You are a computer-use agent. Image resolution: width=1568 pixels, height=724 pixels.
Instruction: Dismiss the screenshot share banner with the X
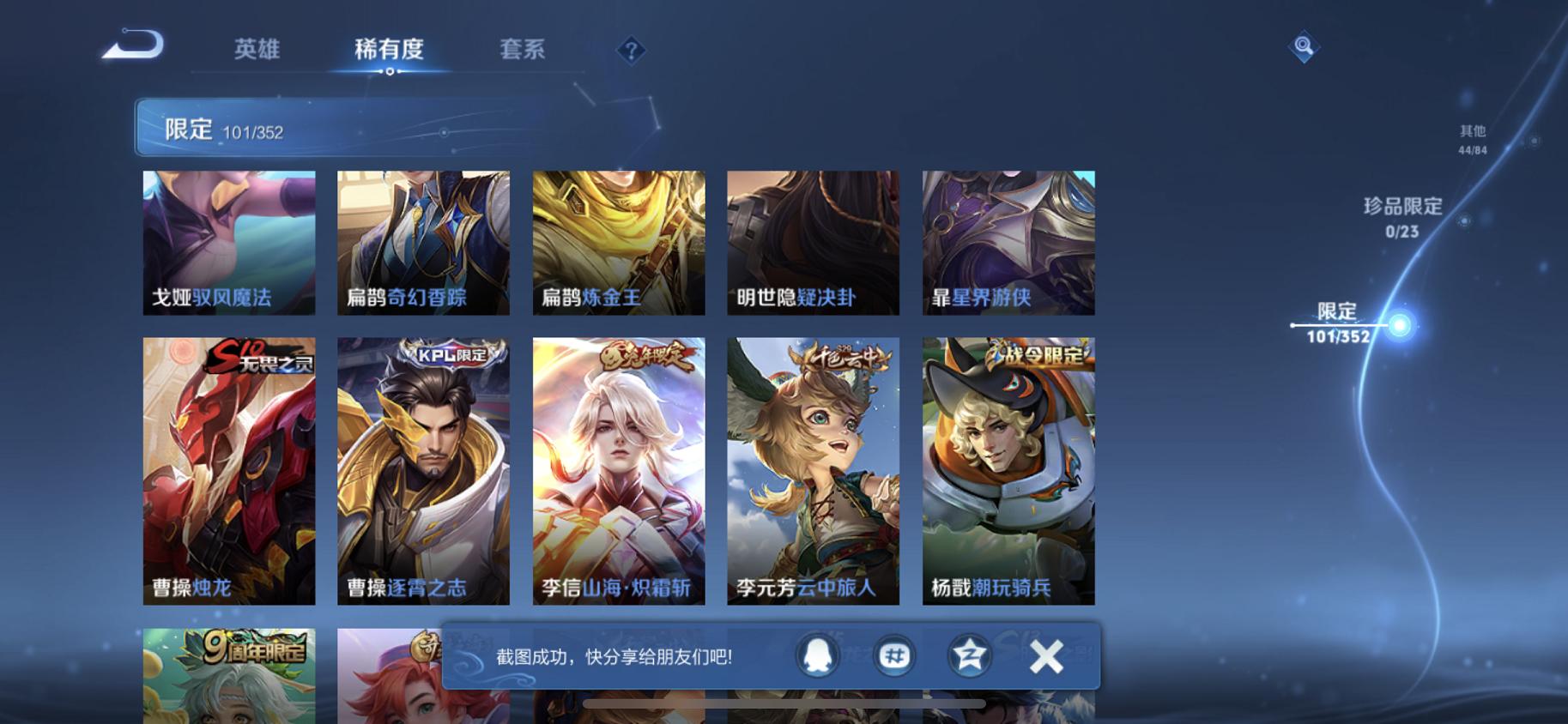[1048, 655]
